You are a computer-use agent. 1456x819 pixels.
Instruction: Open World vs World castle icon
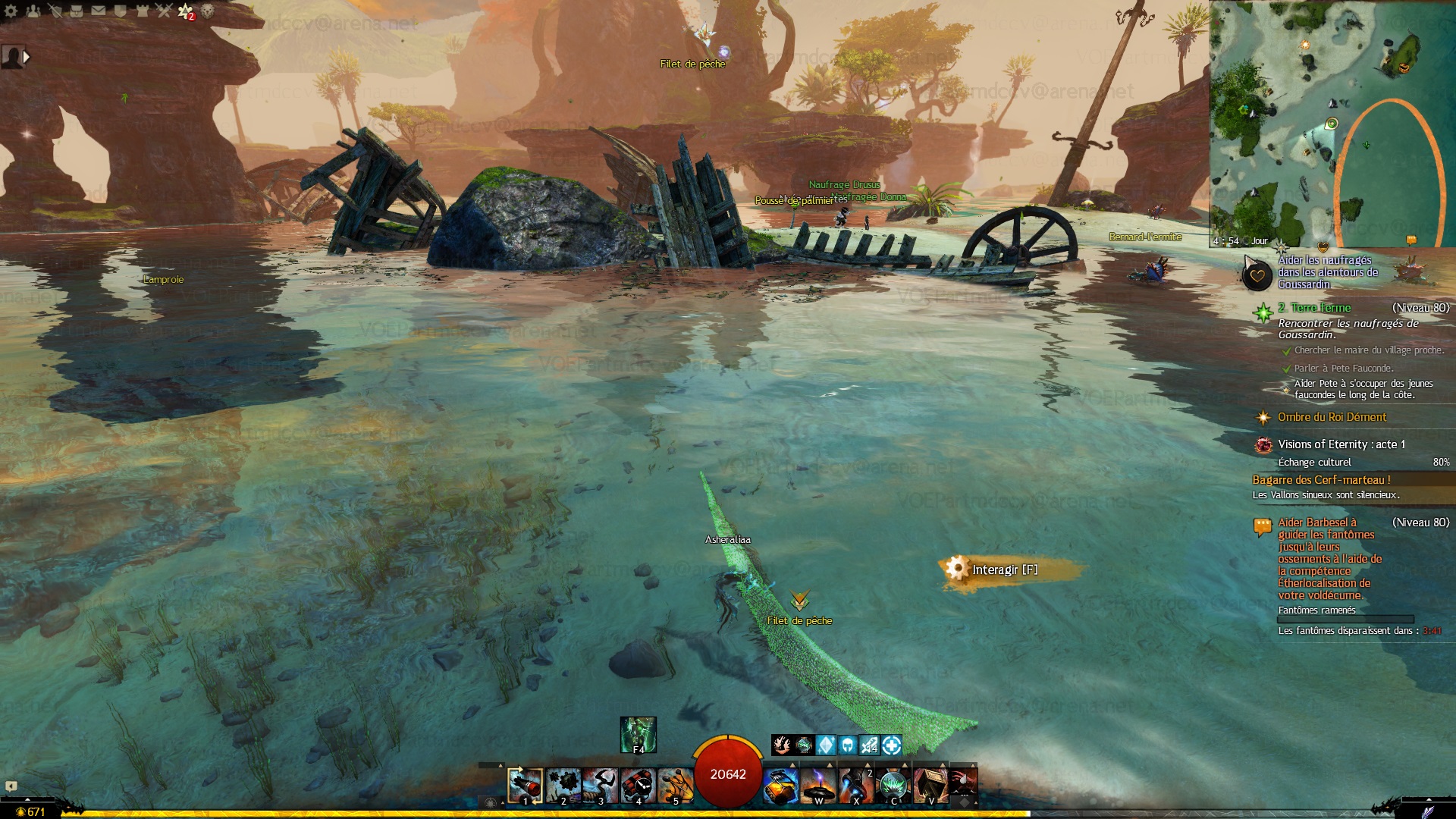click(x=142, y=11)
